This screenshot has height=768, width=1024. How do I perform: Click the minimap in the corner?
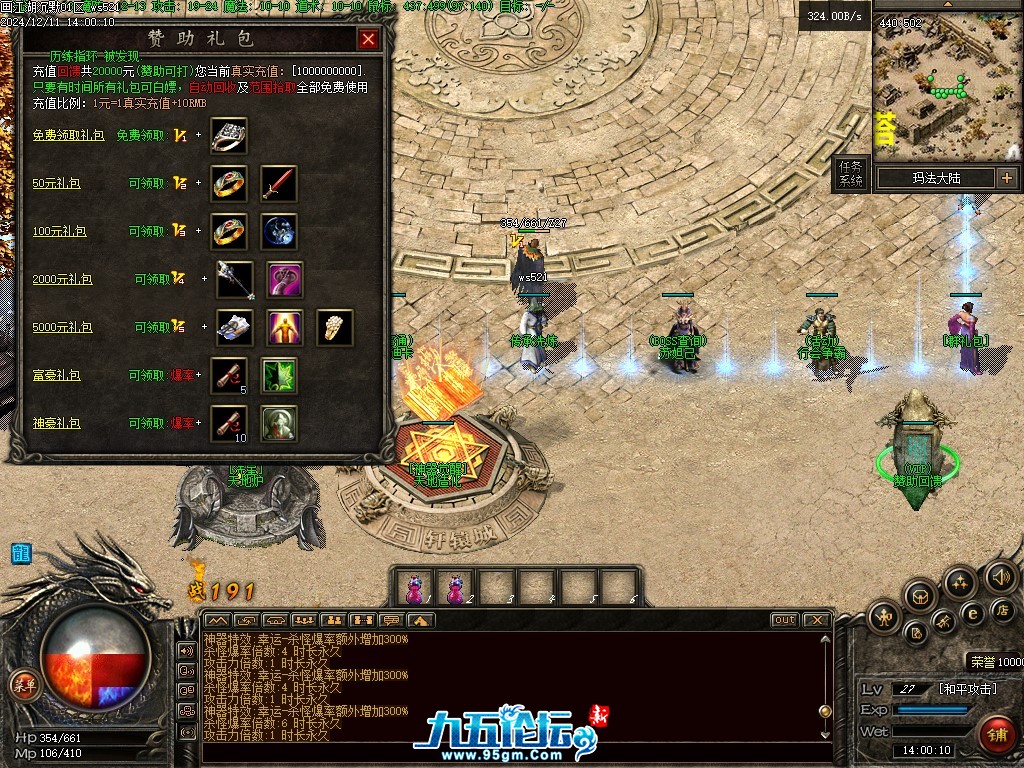coord(947,87)
